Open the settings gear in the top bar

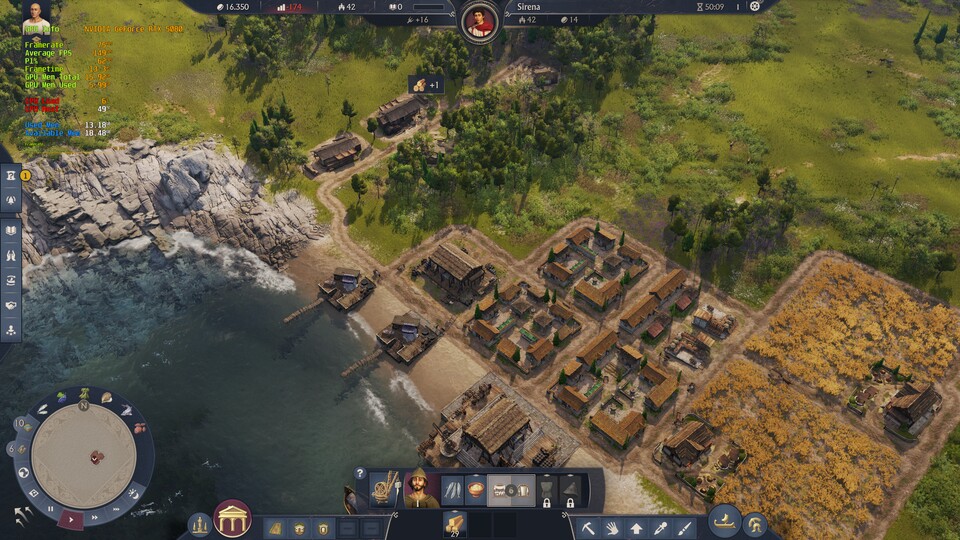[755, 6]
